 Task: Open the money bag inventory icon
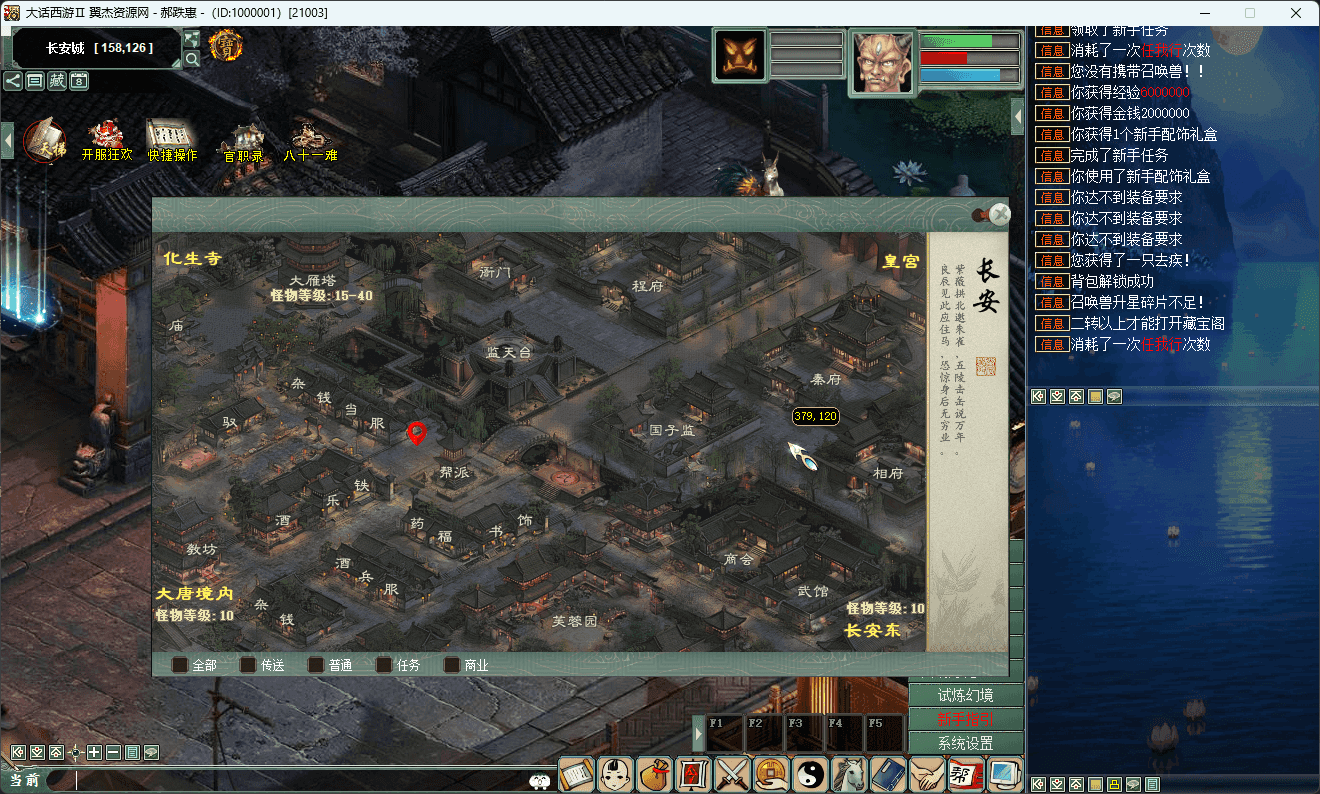[655, 774]
